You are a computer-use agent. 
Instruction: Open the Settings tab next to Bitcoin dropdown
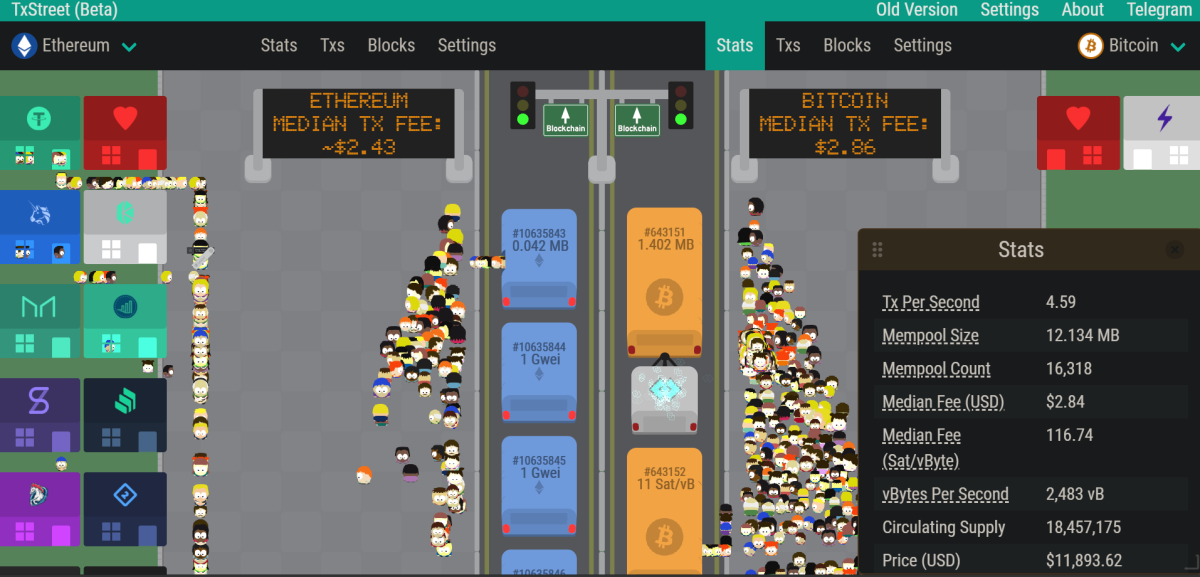[922, 46]
